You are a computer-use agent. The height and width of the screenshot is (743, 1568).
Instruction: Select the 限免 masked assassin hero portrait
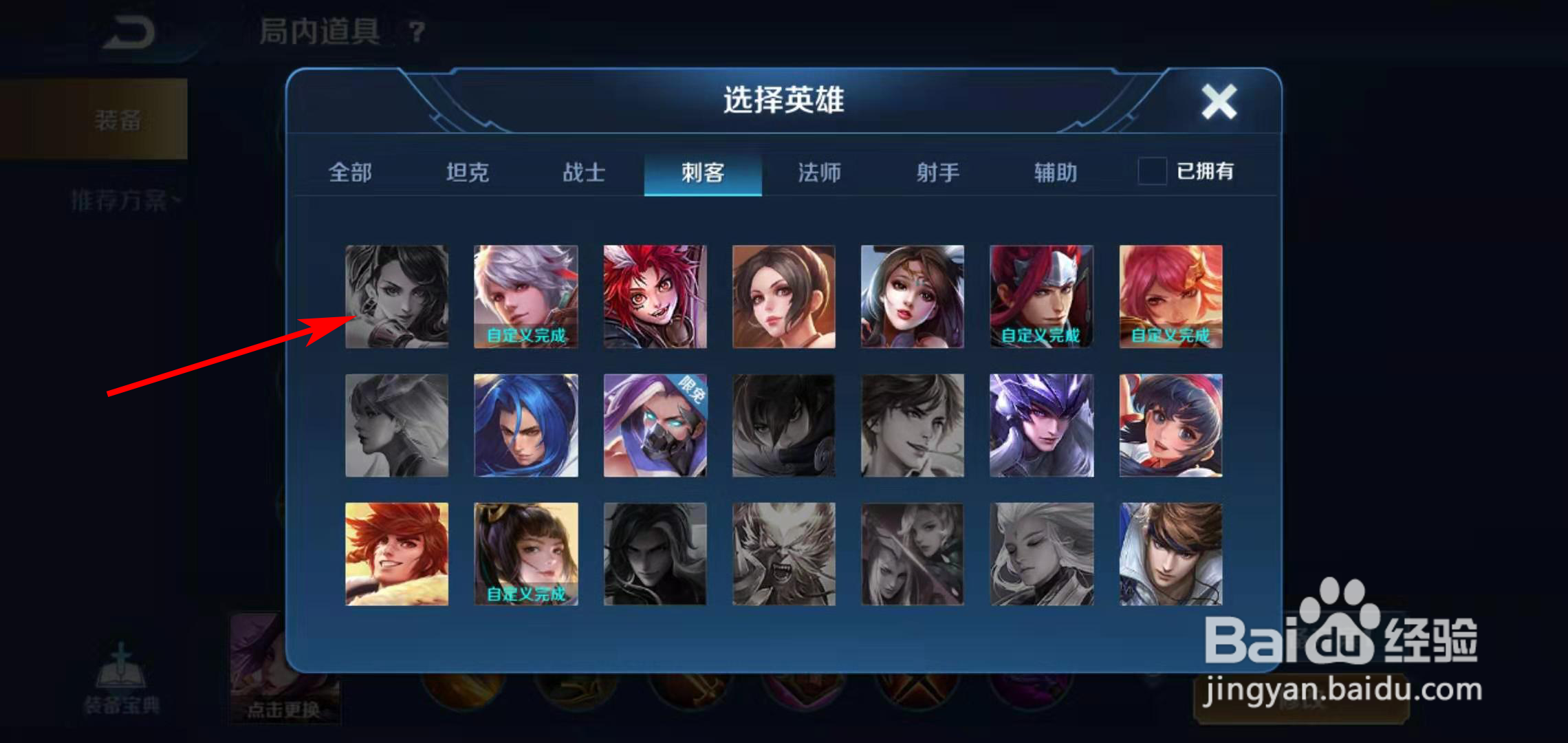click(654, 424)
